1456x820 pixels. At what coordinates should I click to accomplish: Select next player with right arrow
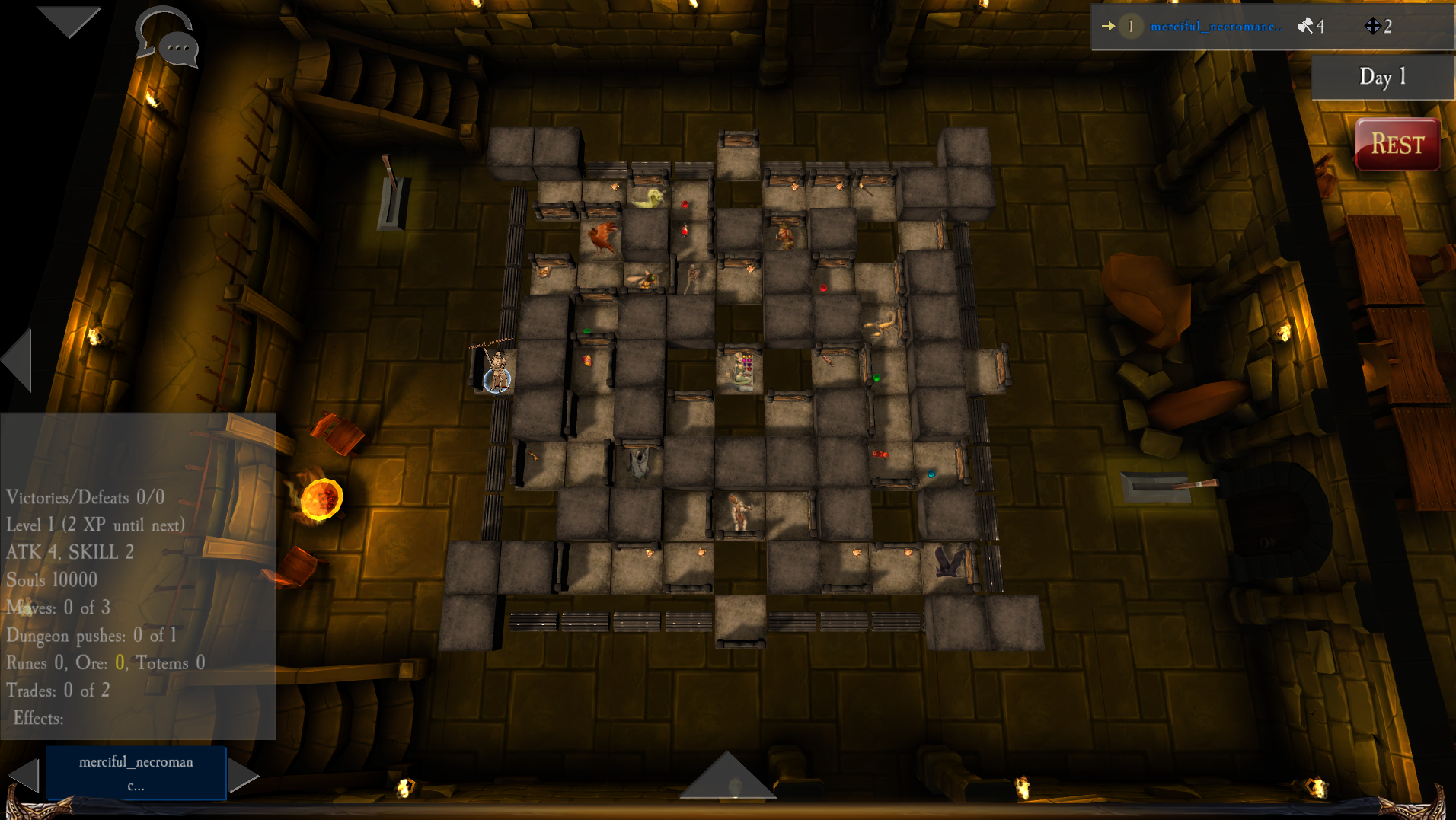243,775
